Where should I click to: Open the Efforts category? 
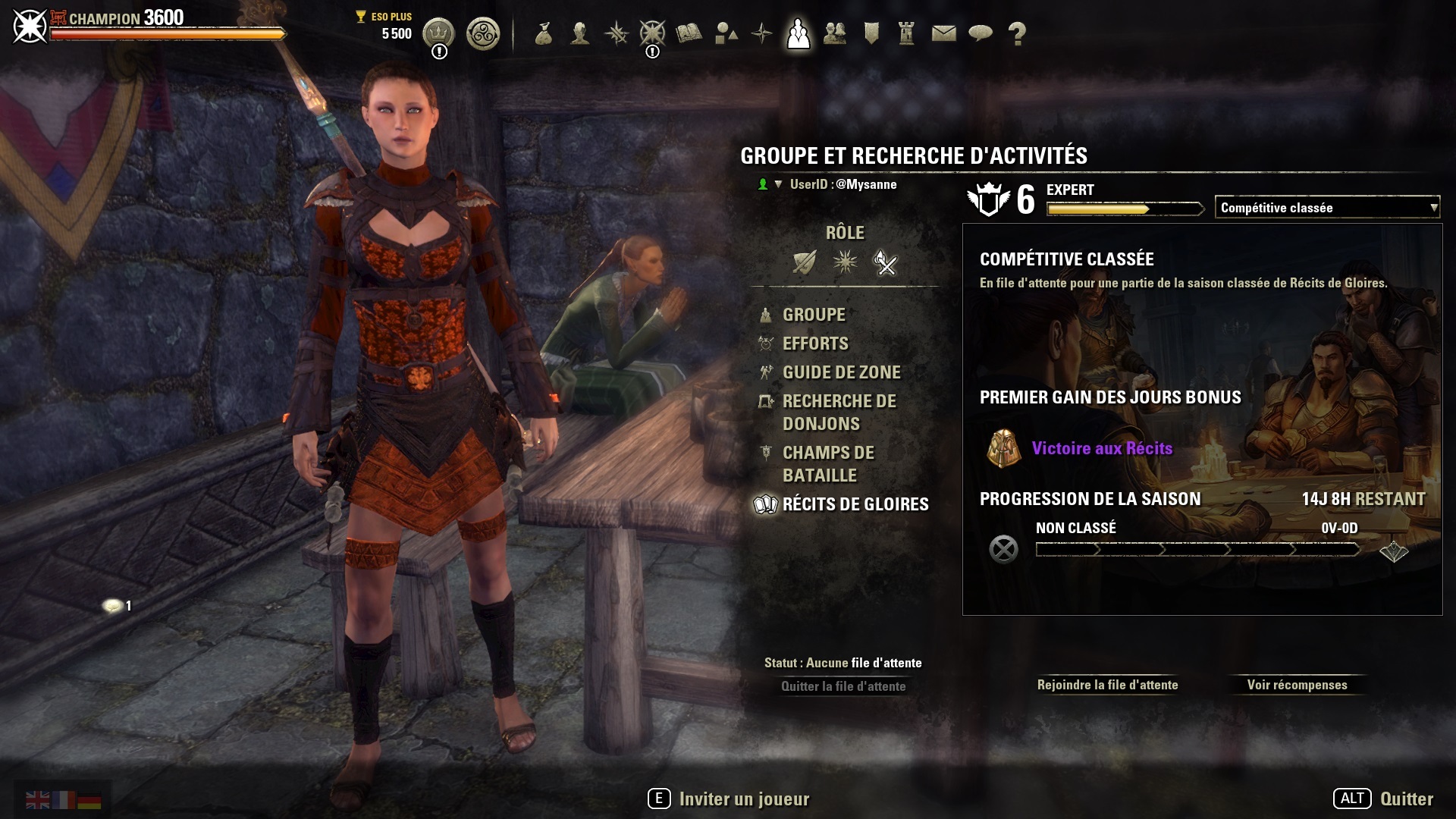(815, 344)
